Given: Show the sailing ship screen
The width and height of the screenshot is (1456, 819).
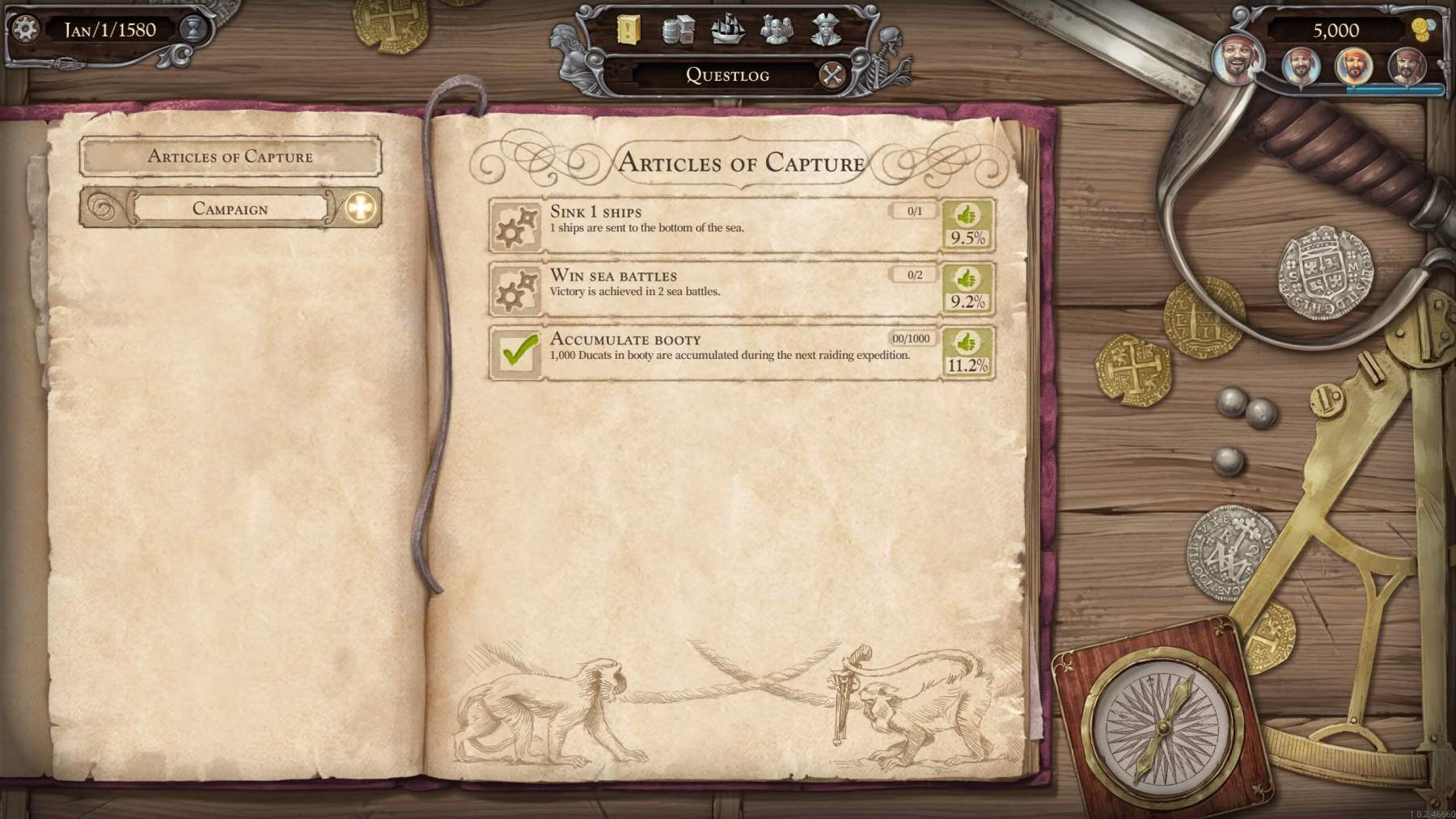Looking at the screenshot, I should 726,30.
